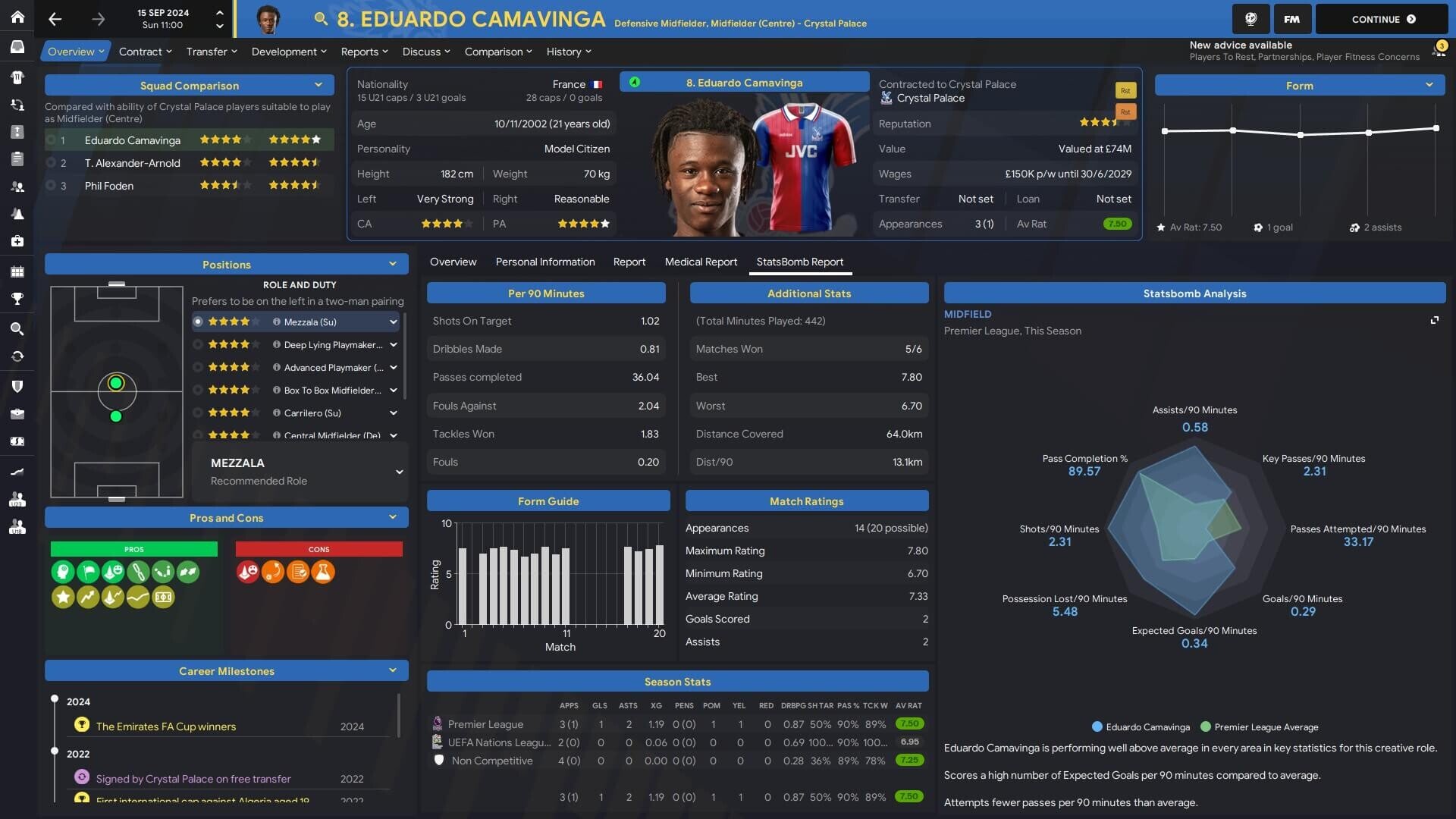
Task: Switch to the Medical Report tab
Action: tap(701, 262)
